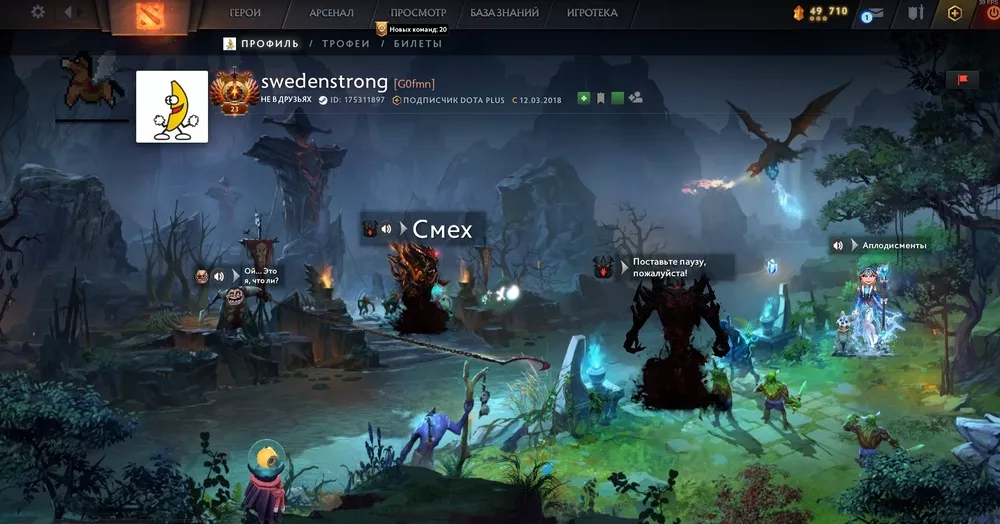The width and height of the screenshot is (1000, 524).
Task: Click the green plus add-friend icon
Action: tap(584, 99)
